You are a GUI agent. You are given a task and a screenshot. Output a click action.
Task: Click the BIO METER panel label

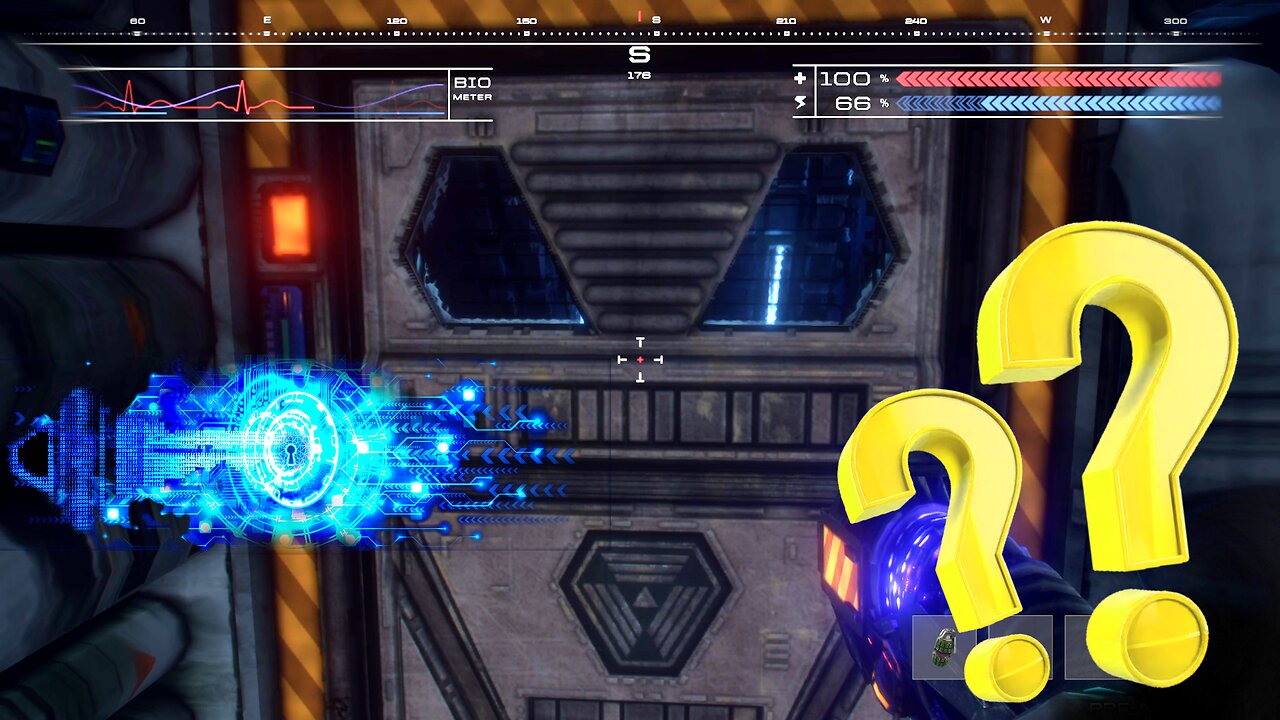click(473, 88)
